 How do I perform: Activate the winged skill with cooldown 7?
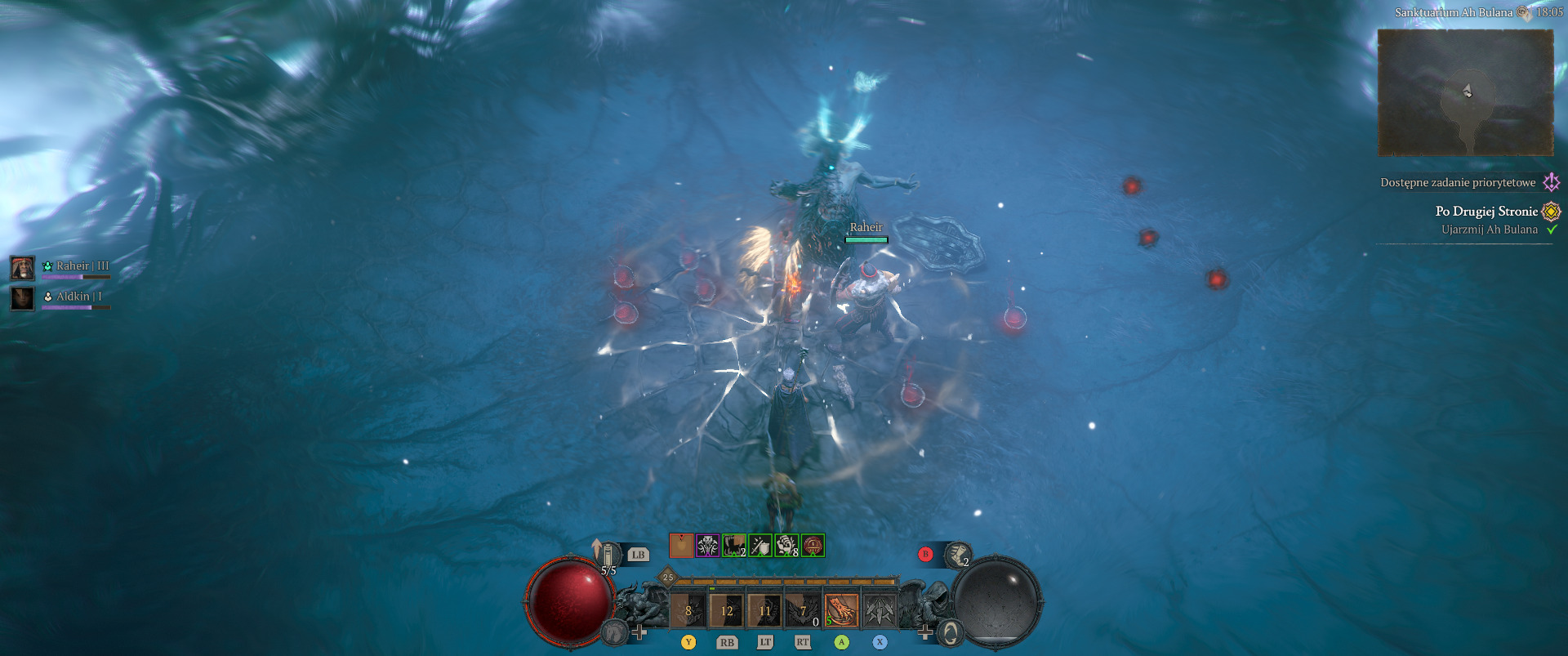click(x=803, y=610)
